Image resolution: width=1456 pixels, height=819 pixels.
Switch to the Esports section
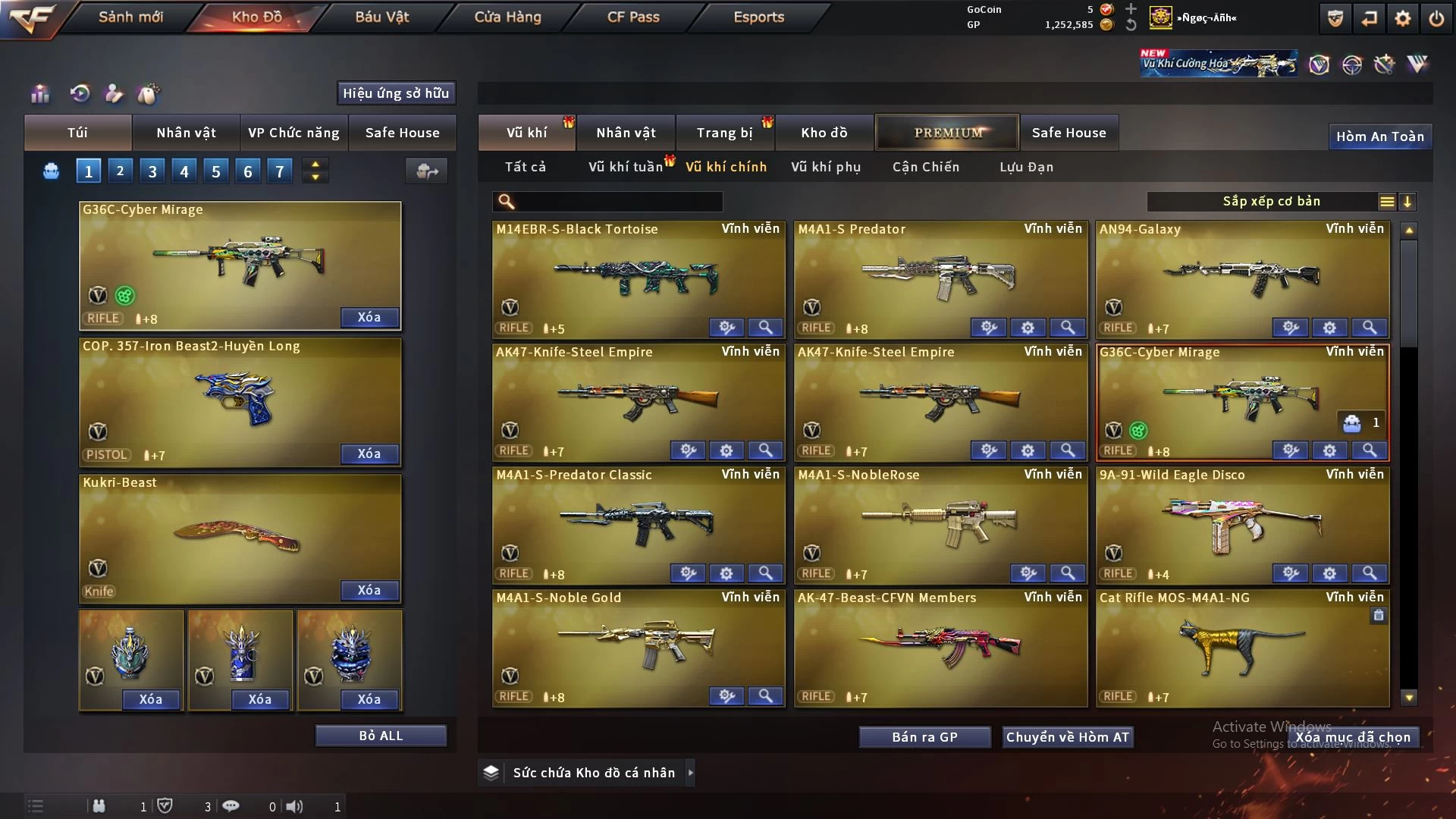point(758,17)
